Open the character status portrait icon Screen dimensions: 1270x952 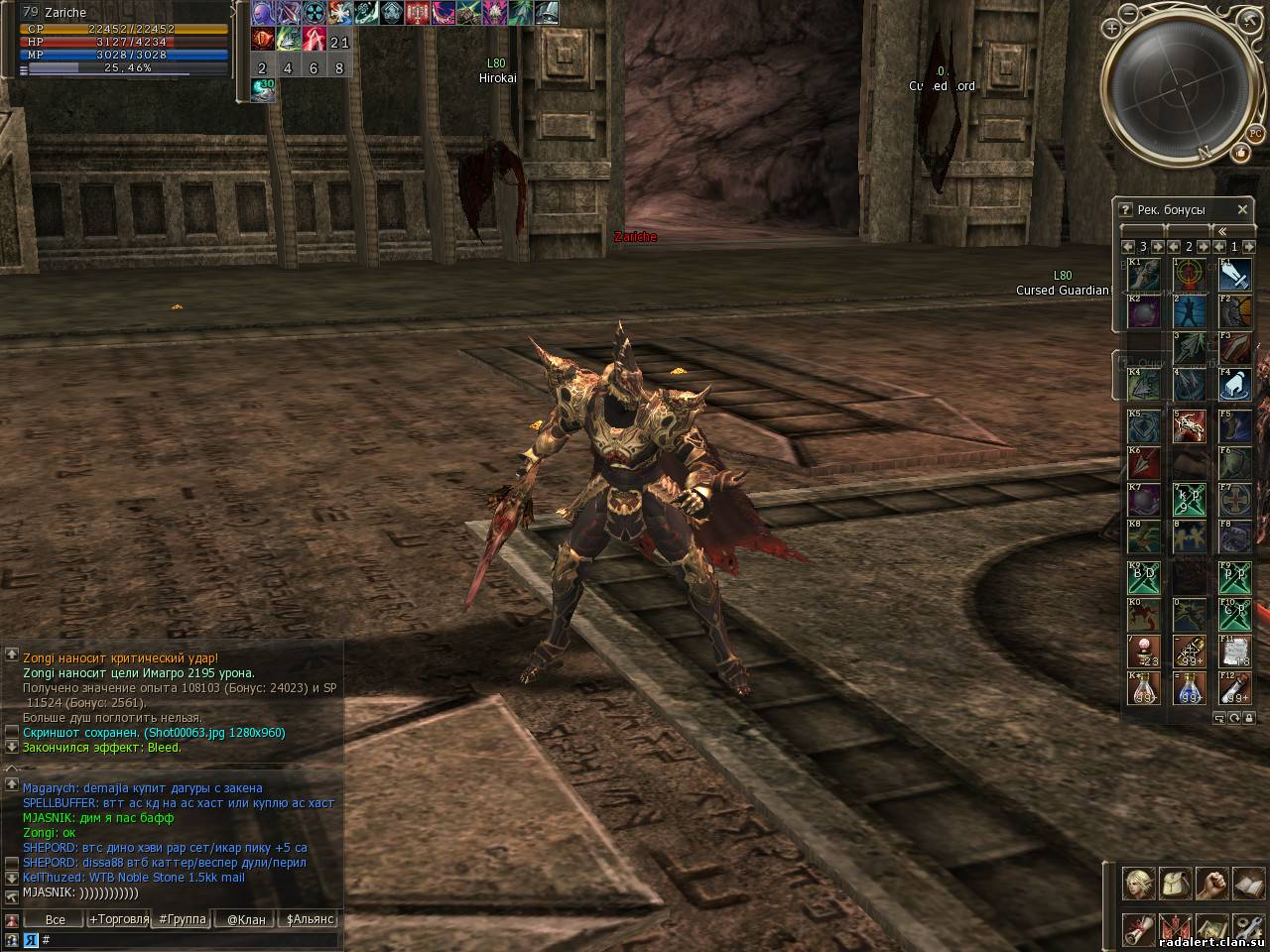pyautogui.click(x=1137, y=882)
